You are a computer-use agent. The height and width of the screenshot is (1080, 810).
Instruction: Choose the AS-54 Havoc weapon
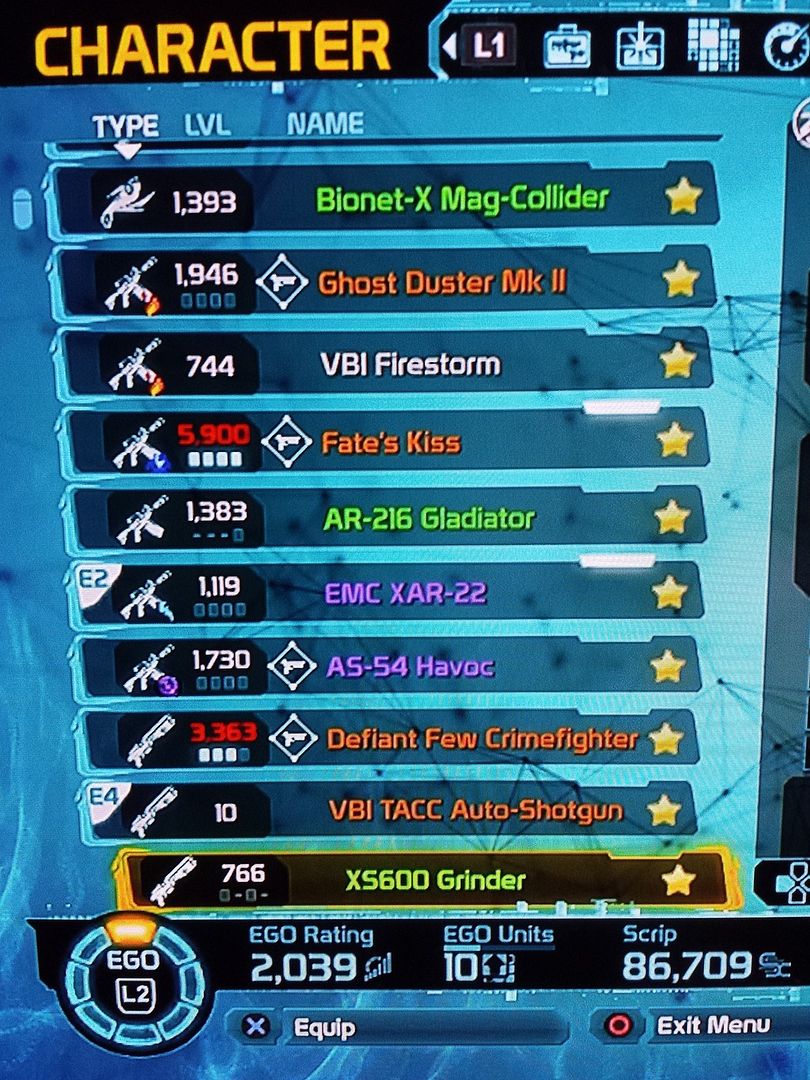410,666
